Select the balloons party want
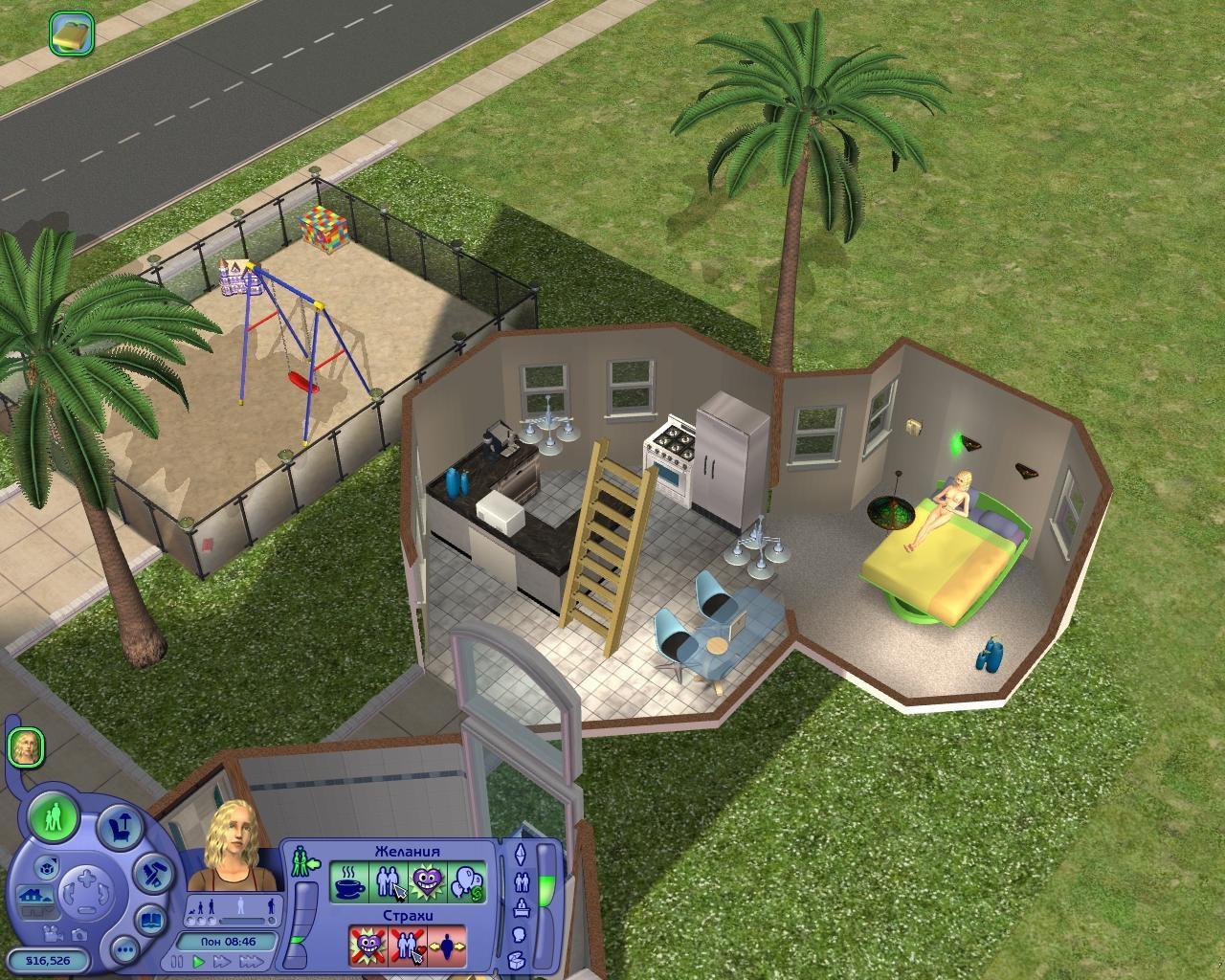This screenshot has width=1225, height=980. pyautogui.click(x=466, y=882)
